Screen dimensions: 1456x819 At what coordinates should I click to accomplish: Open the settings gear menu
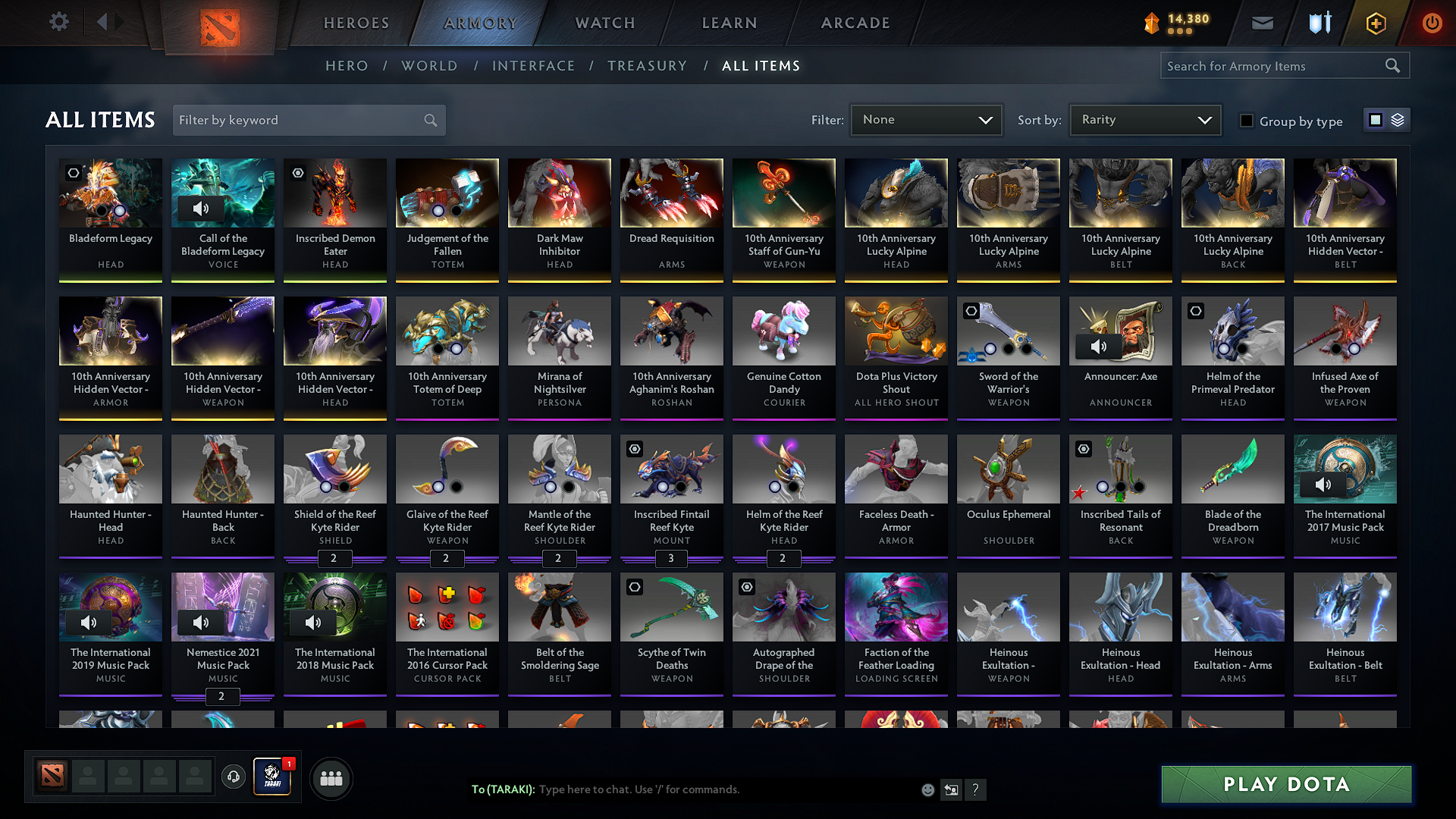58,22
